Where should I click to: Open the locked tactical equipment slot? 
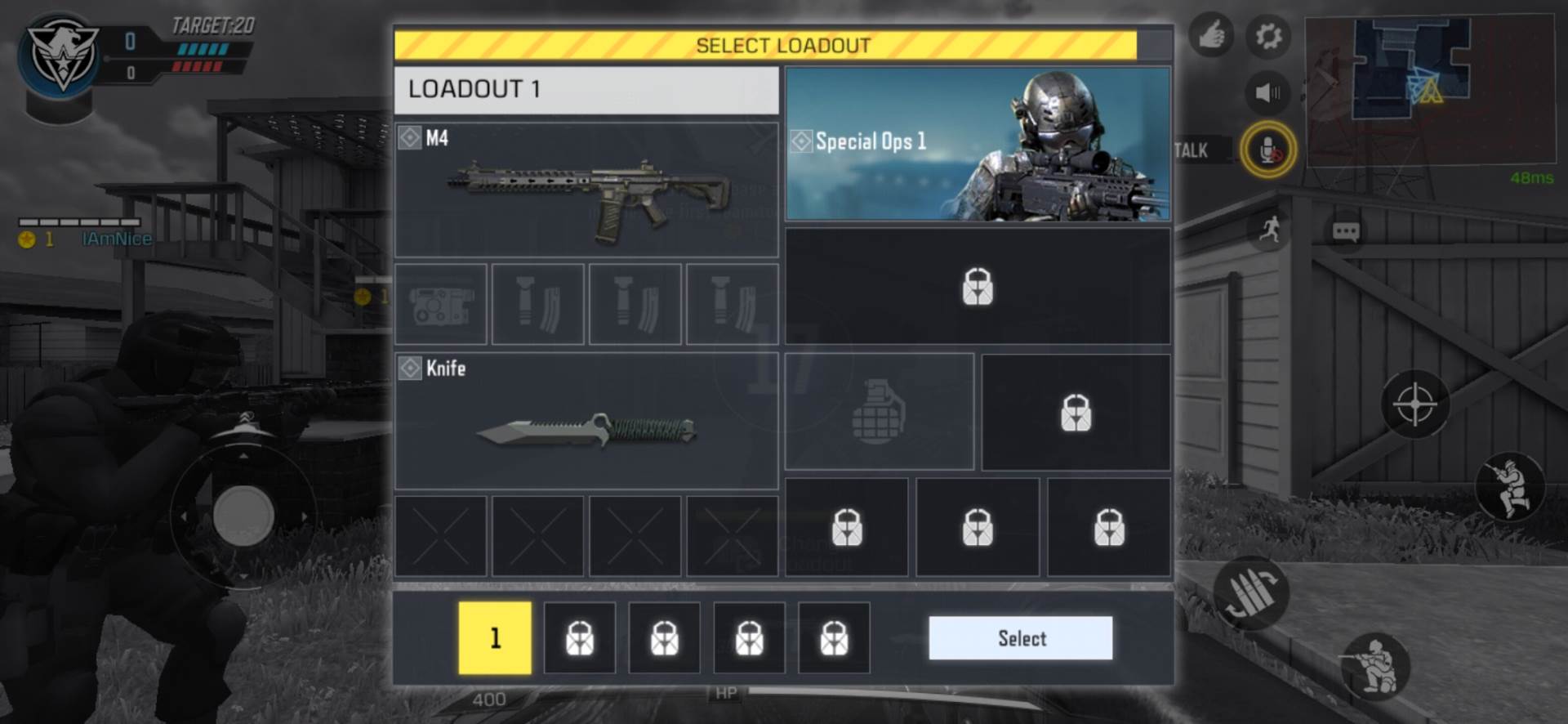click(1076, 413)
